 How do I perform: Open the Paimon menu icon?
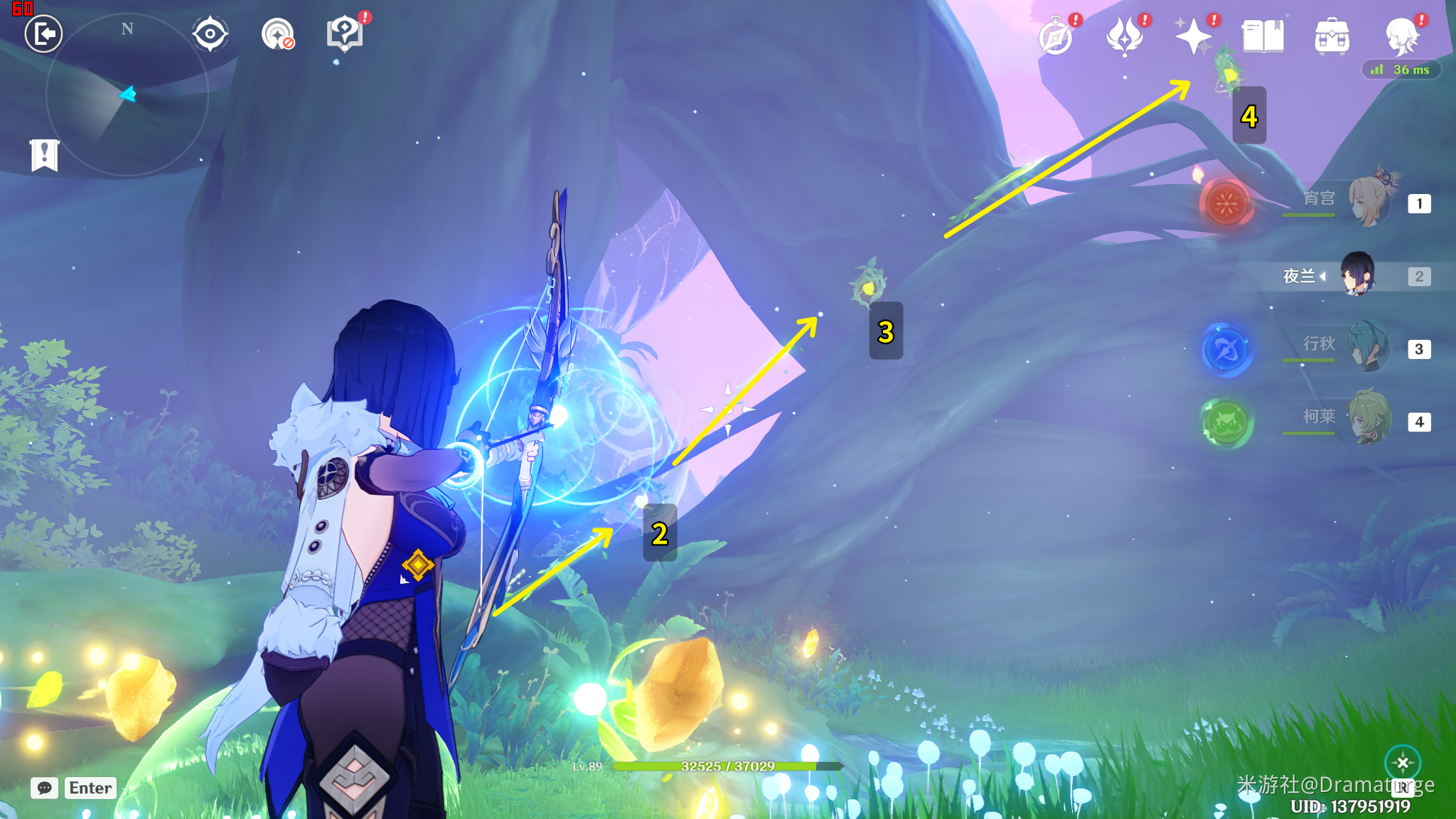pyautogui.click(x=1402, y=36)
